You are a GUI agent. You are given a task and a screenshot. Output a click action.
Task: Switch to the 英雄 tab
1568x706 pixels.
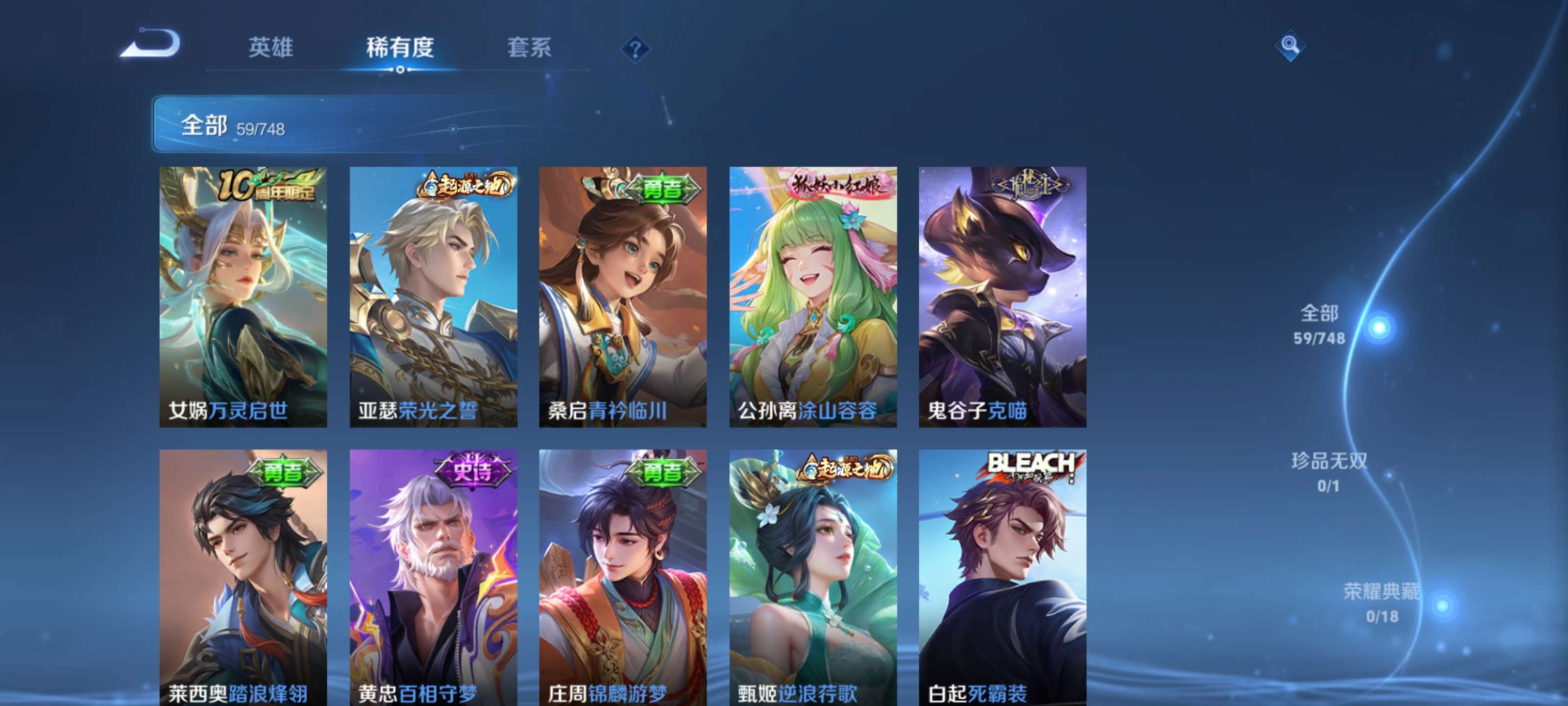tap(270, 48)
